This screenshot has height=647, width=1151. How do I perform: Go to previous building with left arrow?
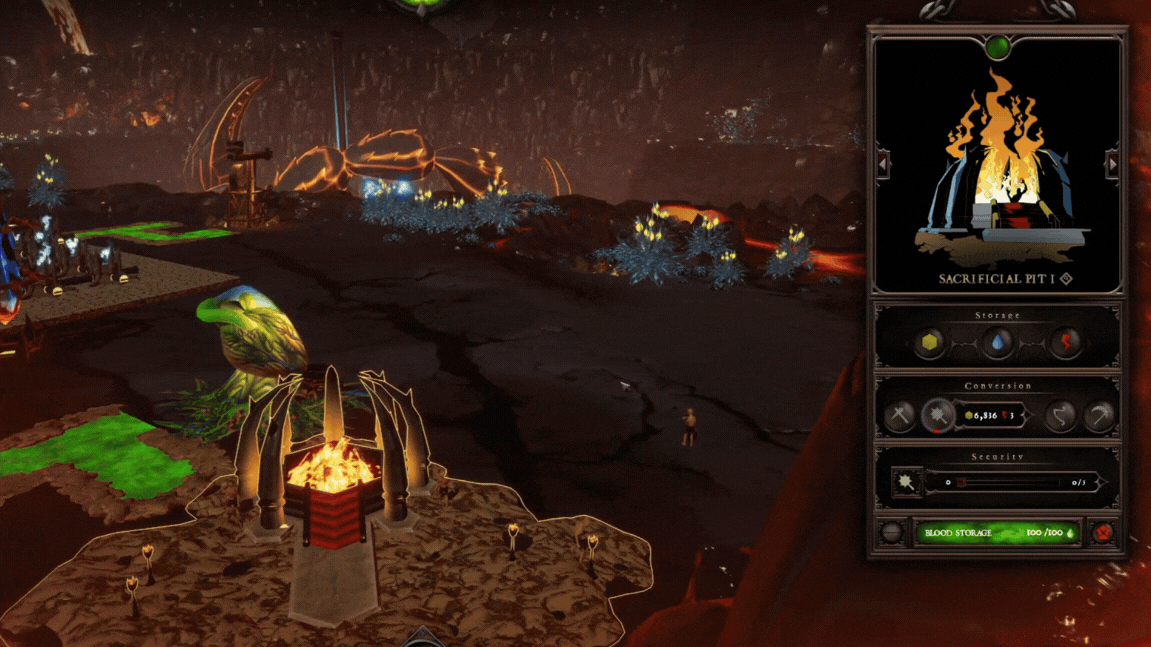pos(883,164)
